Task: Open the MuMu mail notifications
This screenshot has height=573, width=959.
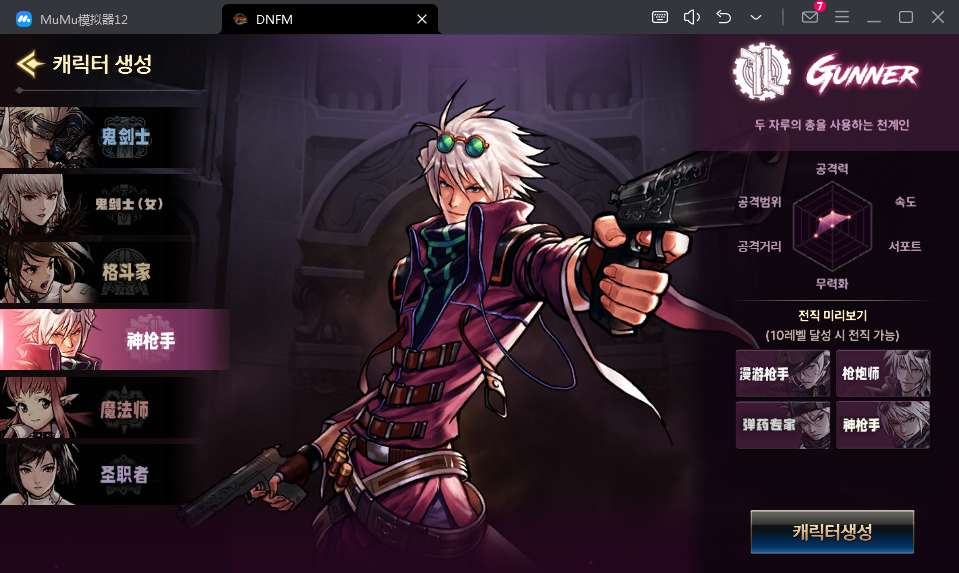Action: (811, 17)
